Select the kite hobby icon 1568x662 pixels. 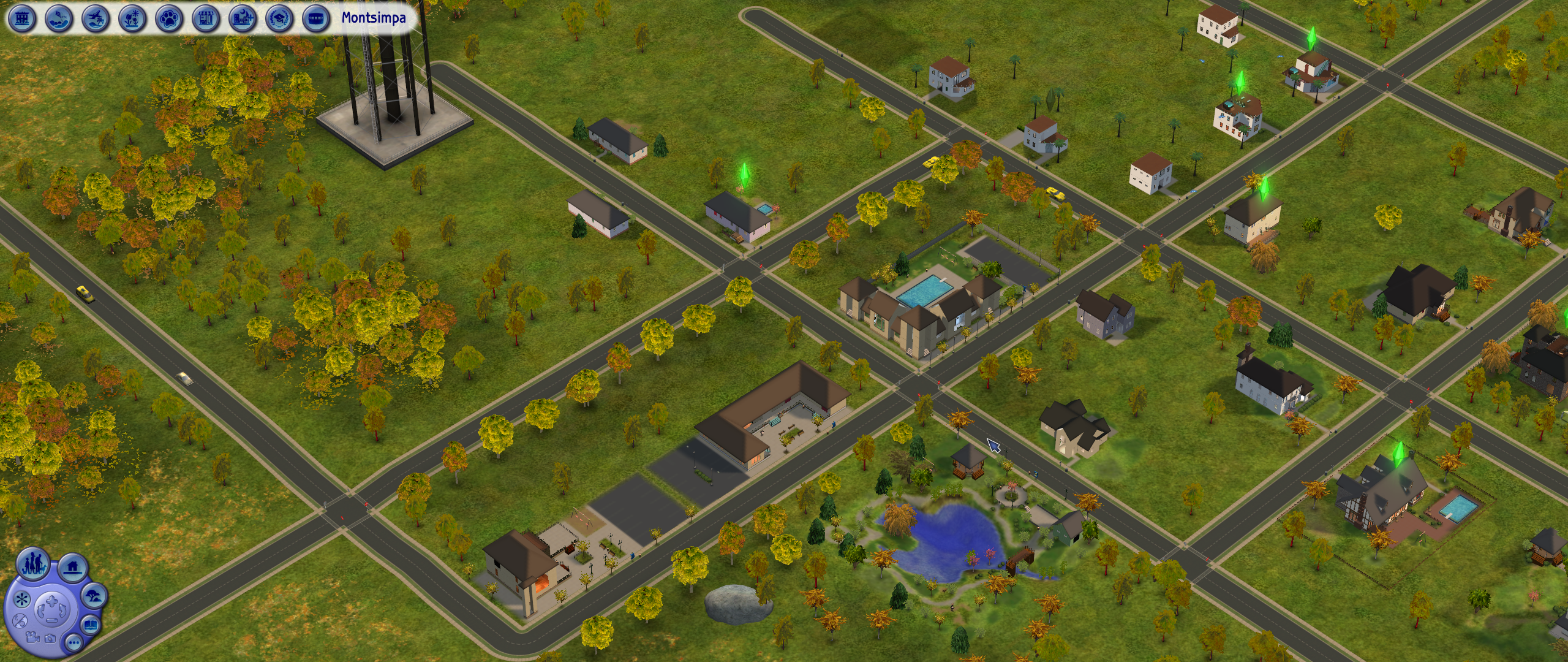click(x=59, y=18)
